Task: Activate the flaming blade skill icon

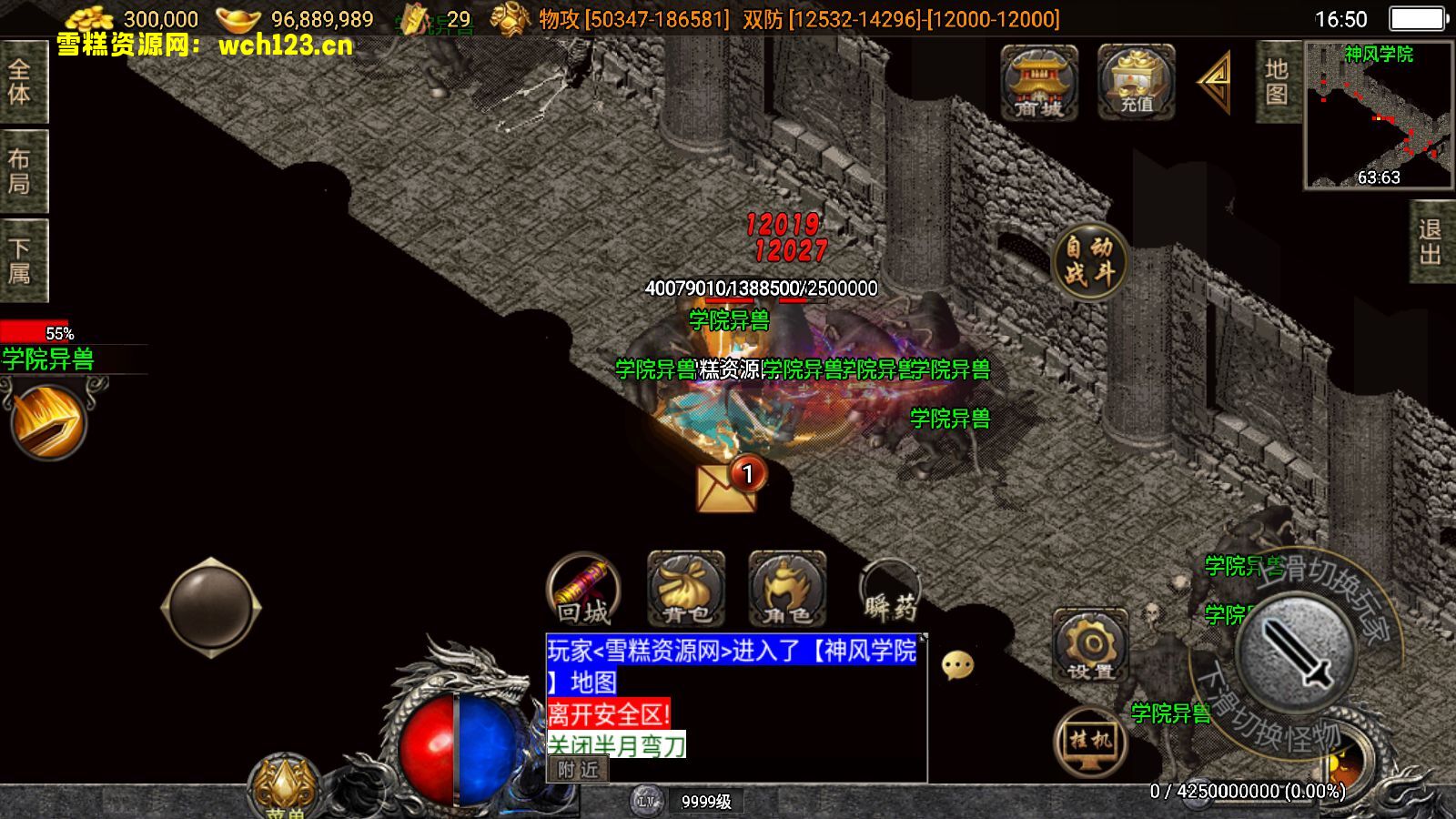Action: 47,421
